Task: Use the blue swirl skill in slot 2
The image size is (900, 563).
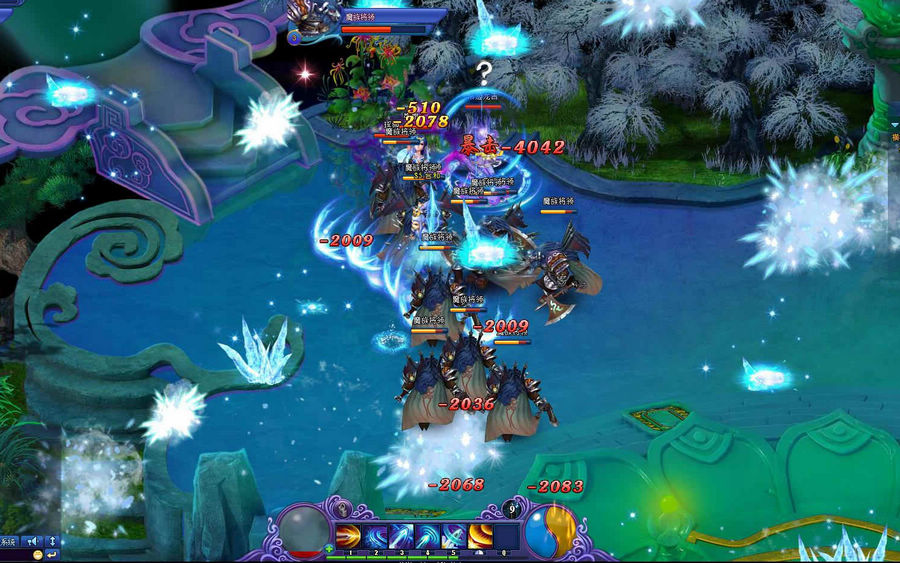Action: 375,535
